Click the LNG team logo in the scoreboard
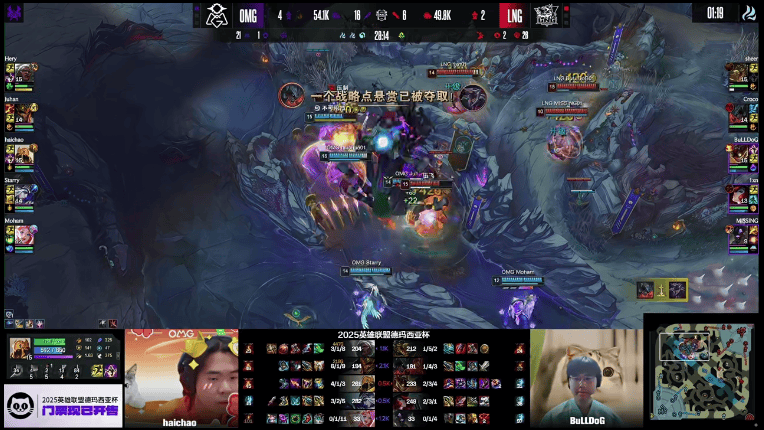This screenshot has width=764, height=430. (546, 15)
